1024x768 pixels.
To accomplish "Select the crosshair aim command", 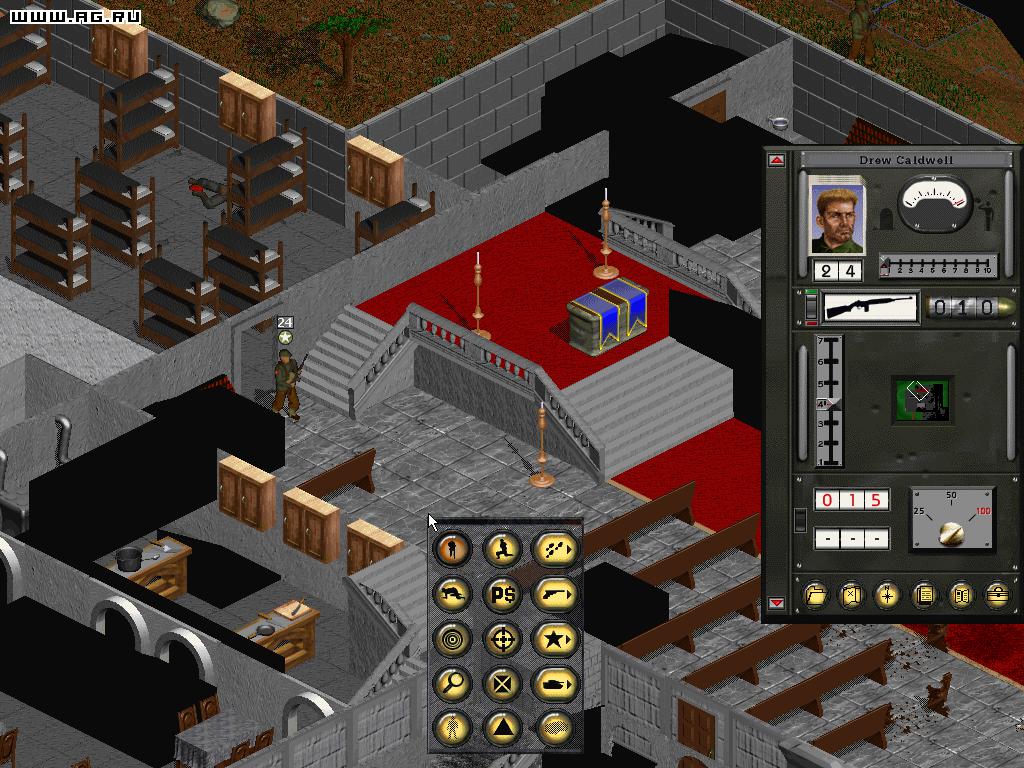I will 503,637.
